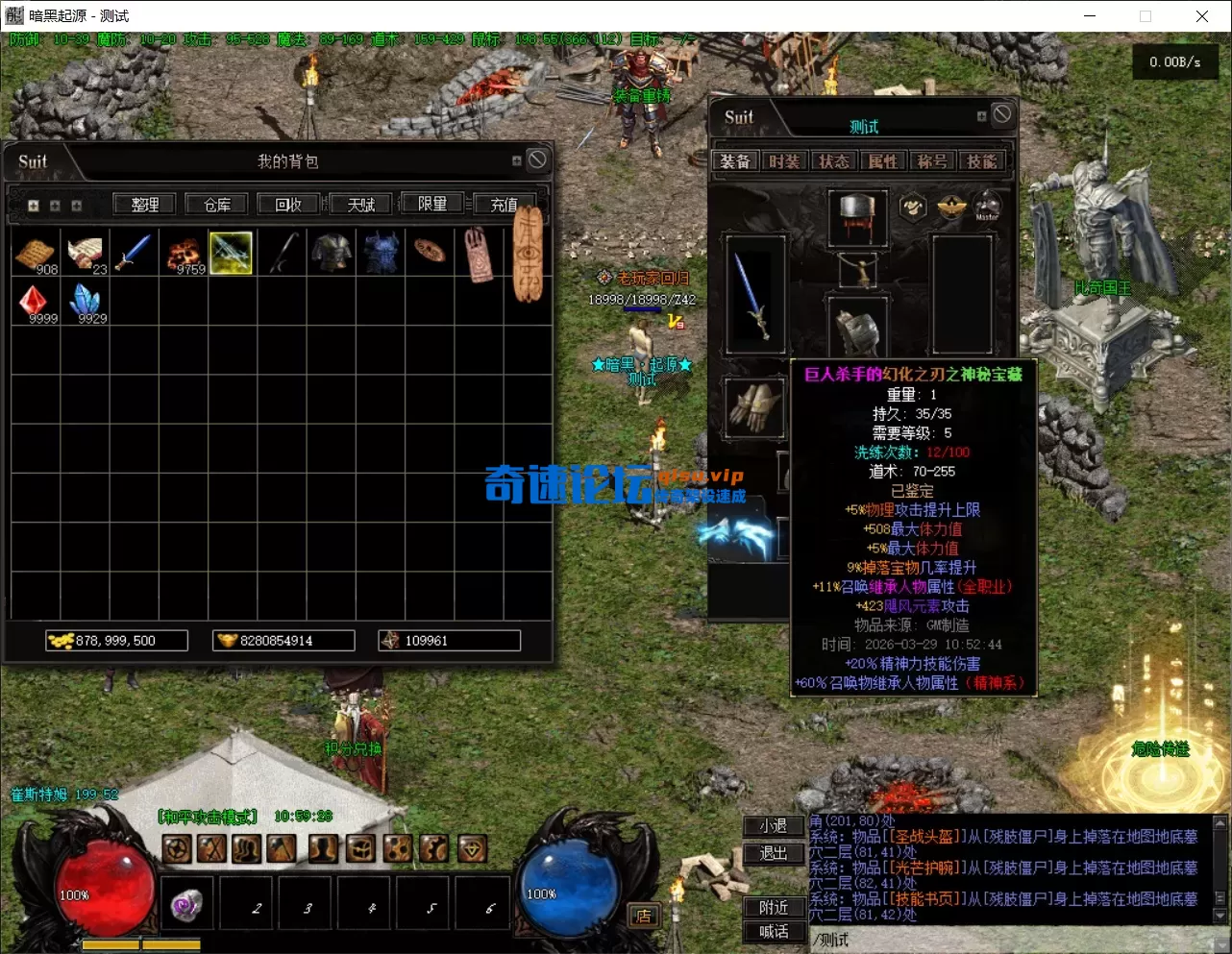Close the character equipment window
The image size is (1232, 954).
pos(1002,114)
